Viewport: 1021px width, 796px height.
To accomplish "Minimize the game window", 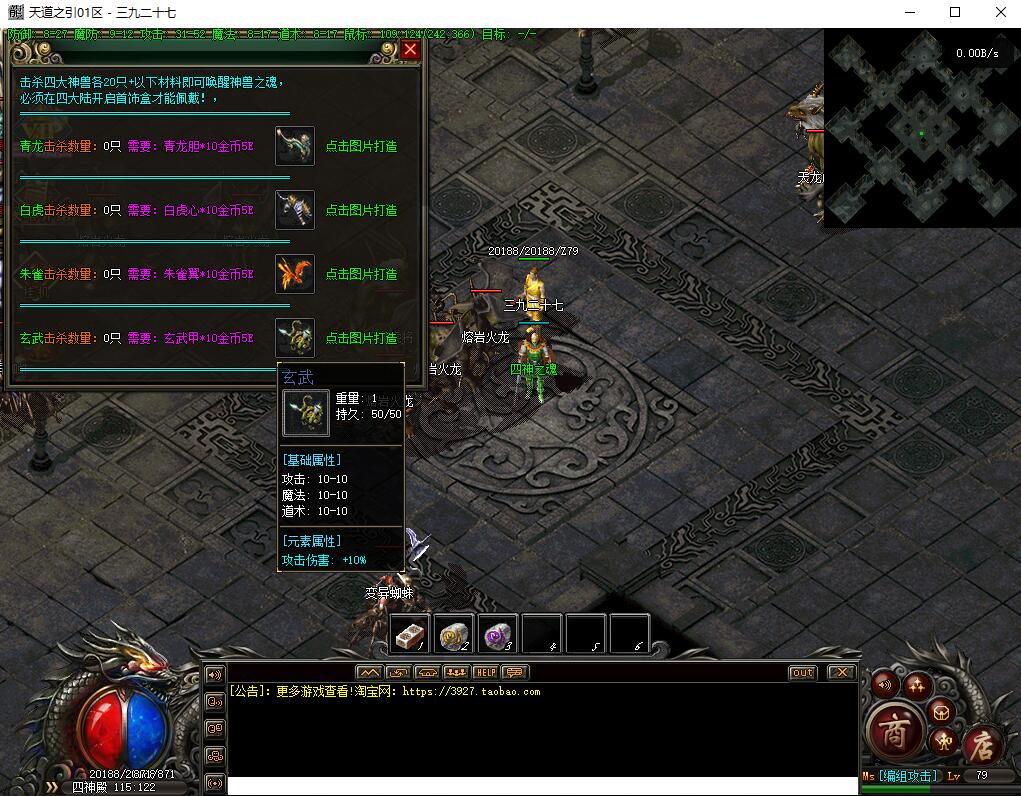I will point(909,13).
